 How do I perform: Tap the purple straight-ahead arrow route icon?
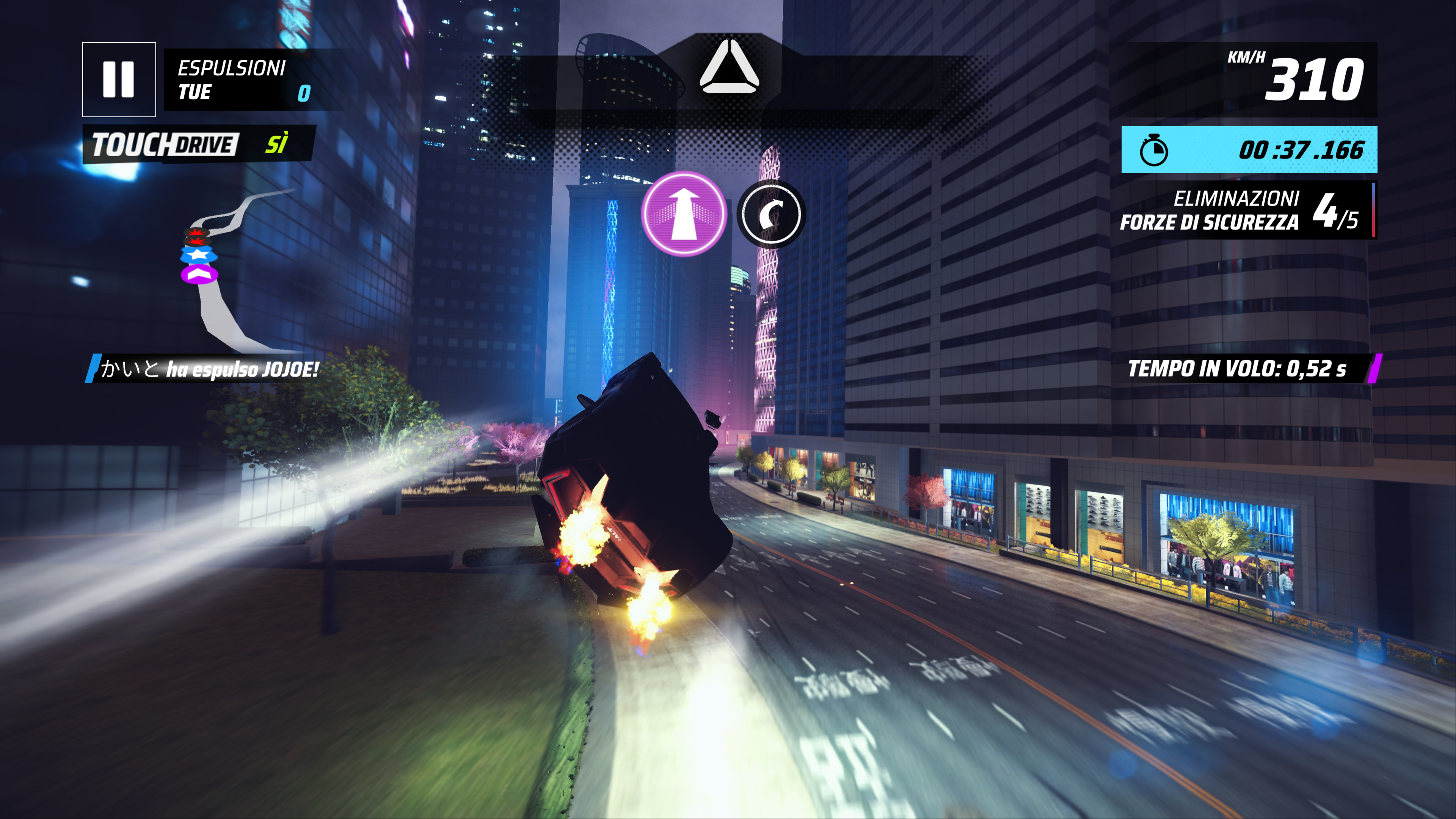(x=684, y=213)
